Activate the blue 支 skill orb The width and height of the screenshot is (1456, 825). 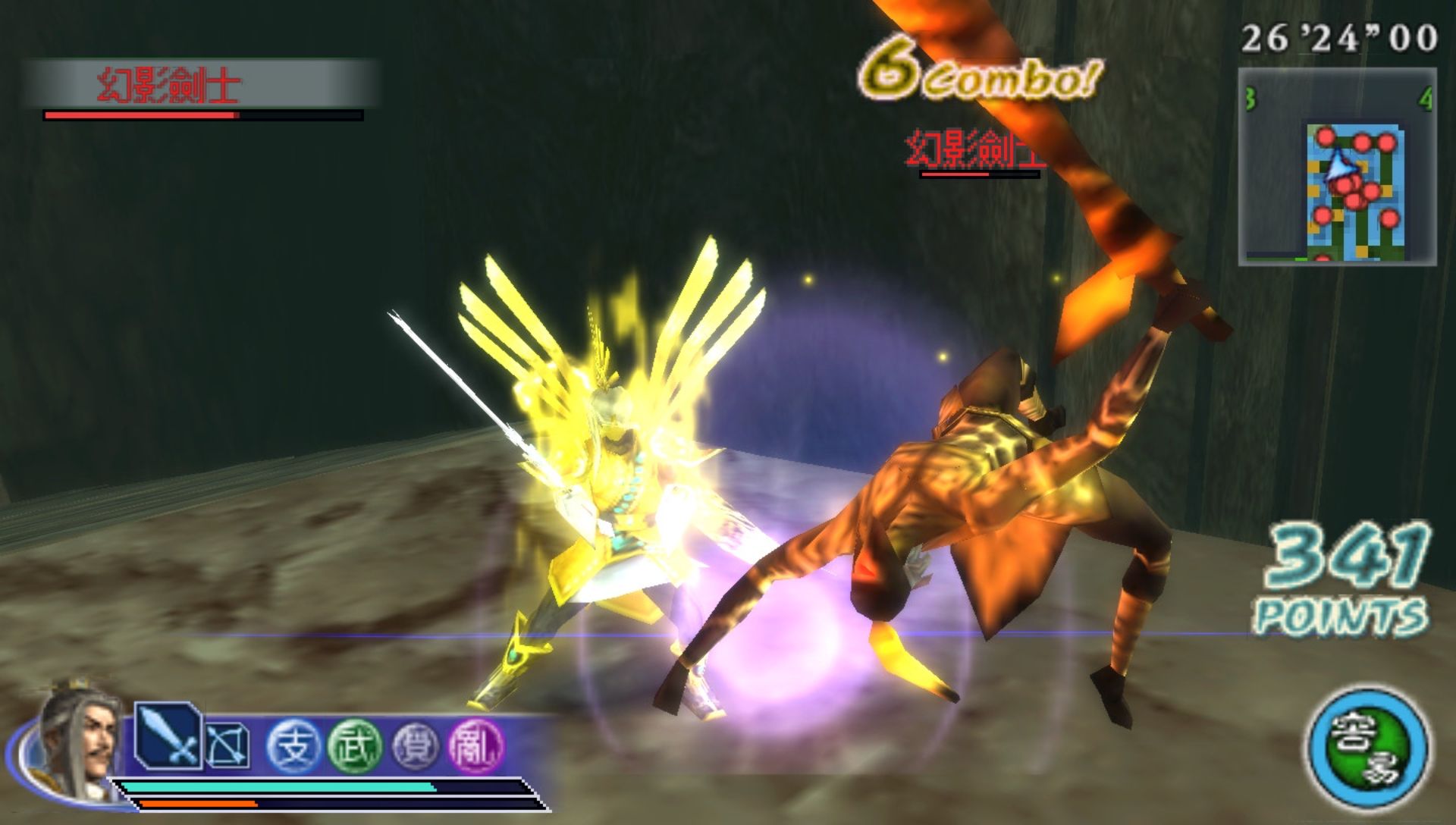[x=293, y=745]
